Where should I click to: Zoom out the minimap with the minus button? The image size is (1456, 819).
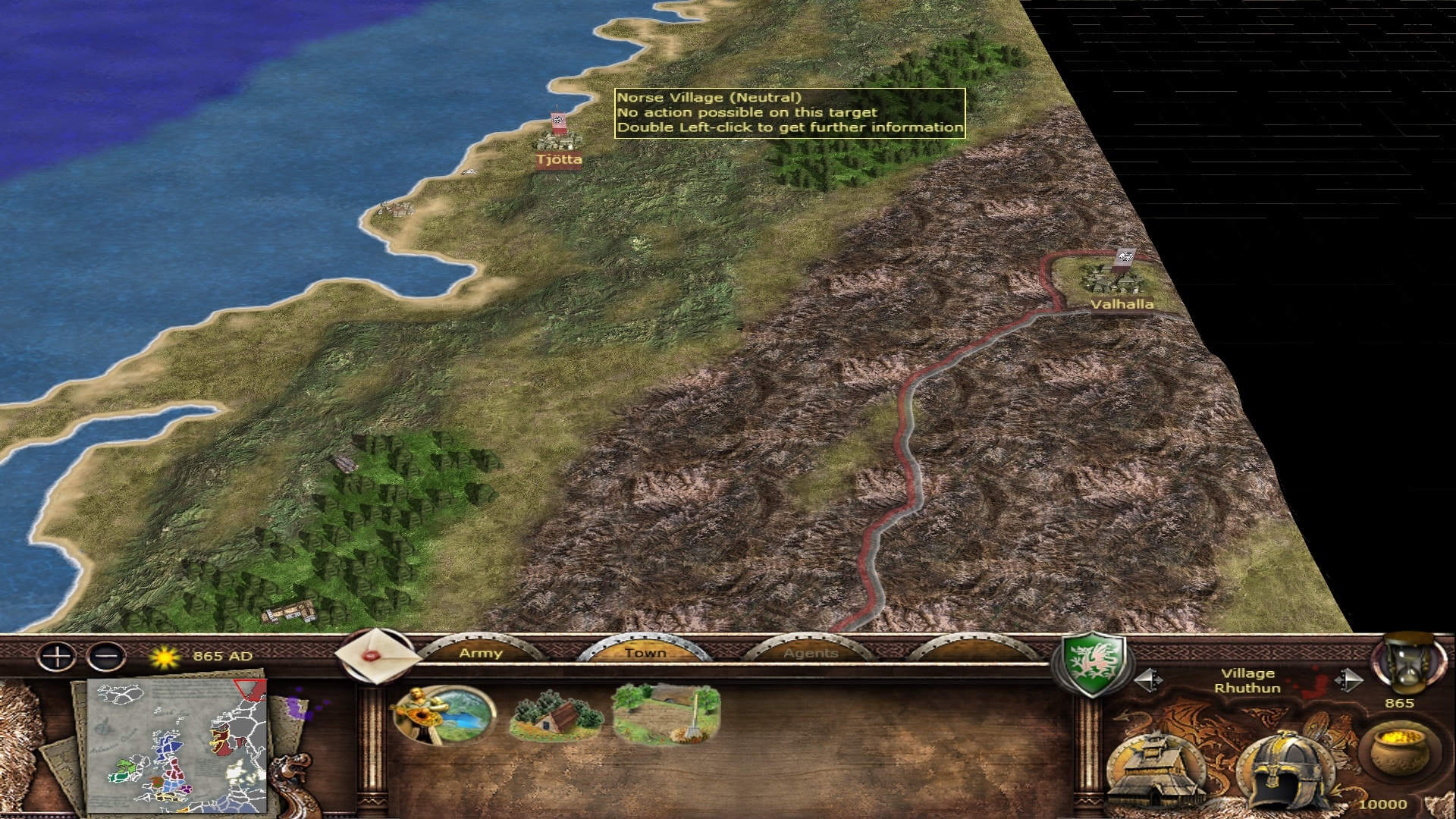point(106,656)
